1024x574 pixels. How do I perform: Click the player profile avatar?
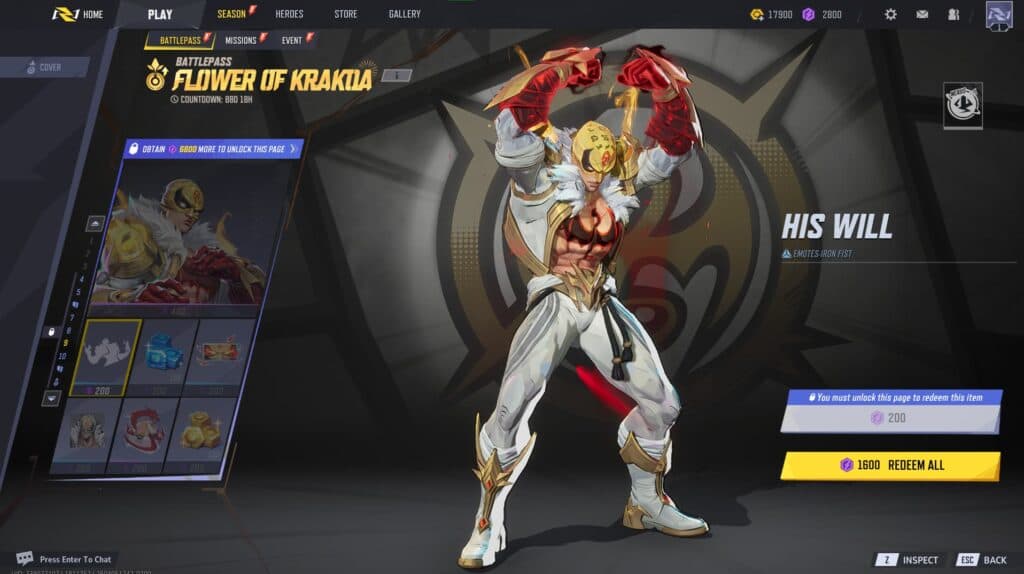coord(999,15)
